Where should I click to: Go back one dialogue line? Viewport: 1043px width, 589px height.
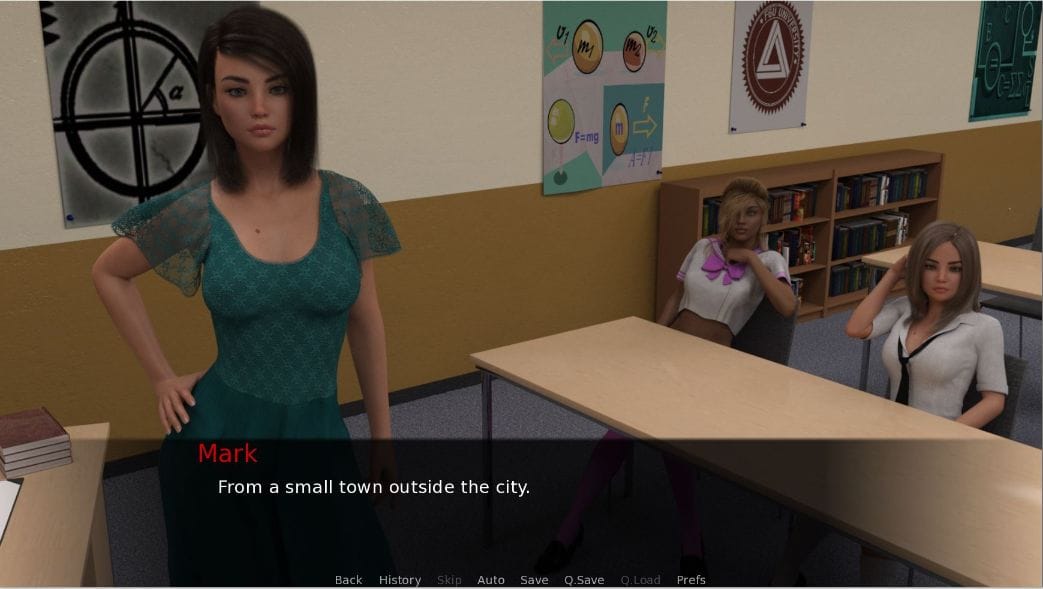click(348, 580)
